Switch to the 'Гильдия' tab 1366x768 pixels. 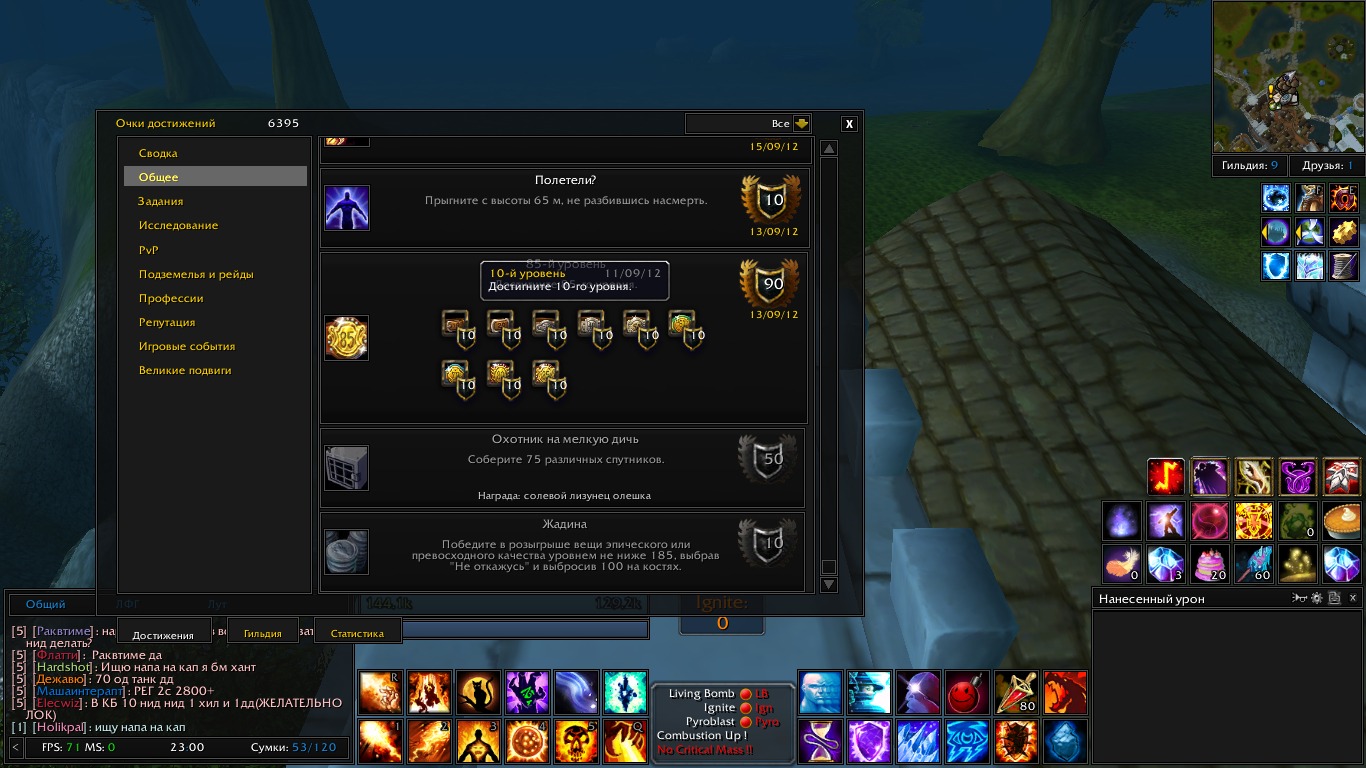click(x=263, y=633)
